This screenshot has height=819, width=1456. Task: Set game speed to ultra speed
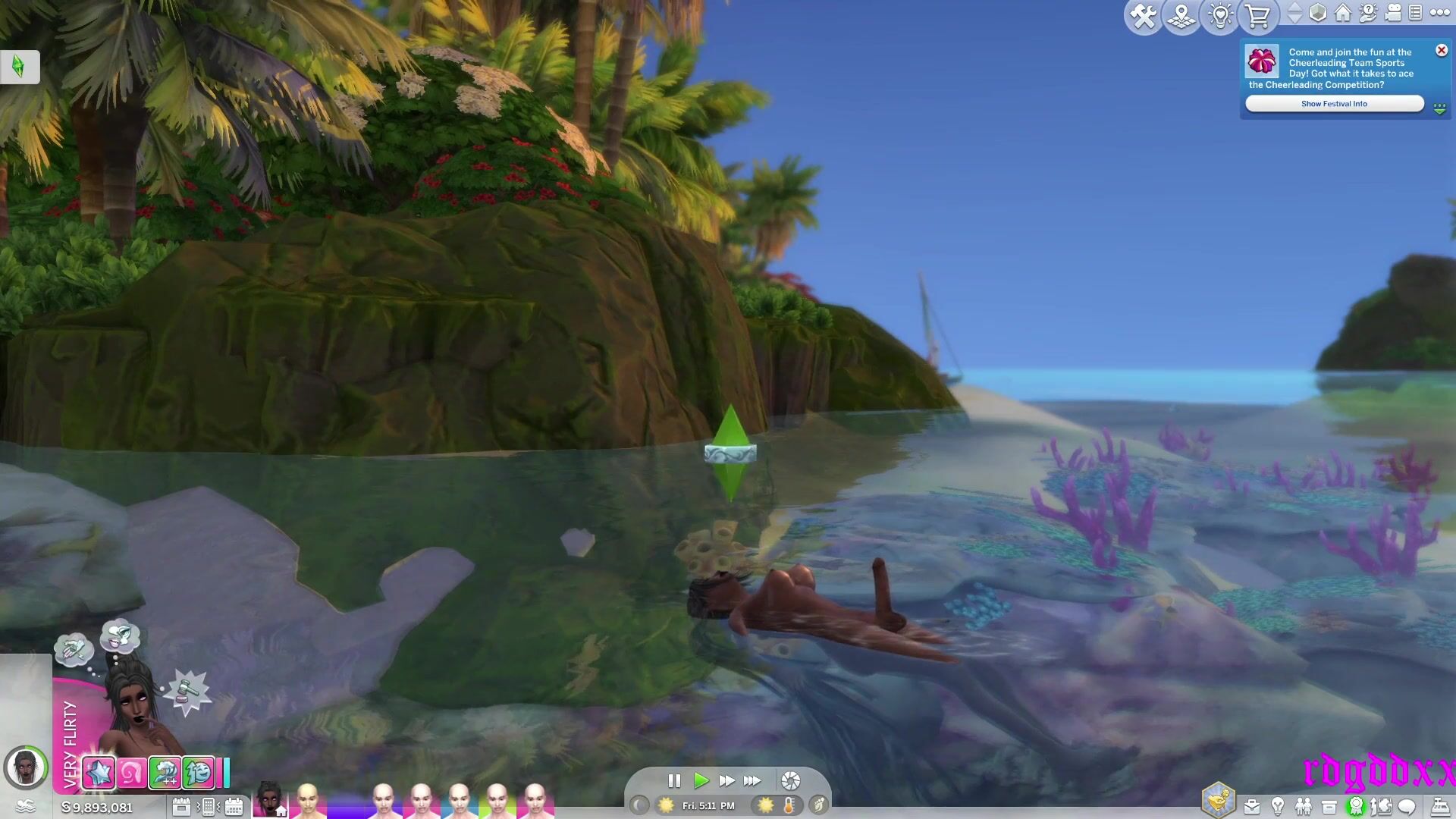tap(752, 780)
